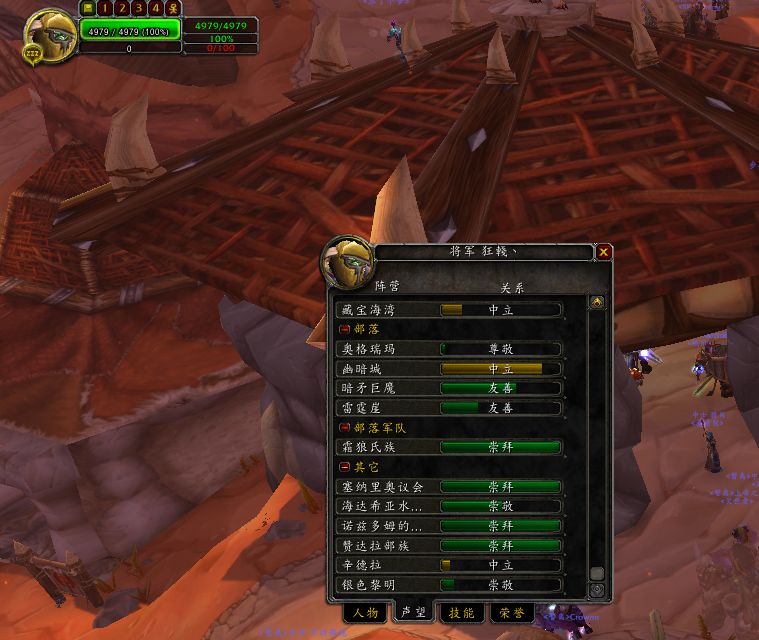Image resolution: width=759 pixels, height=640 pixels.
Task: Select the 声望 reputation tab
Action: 413,613
